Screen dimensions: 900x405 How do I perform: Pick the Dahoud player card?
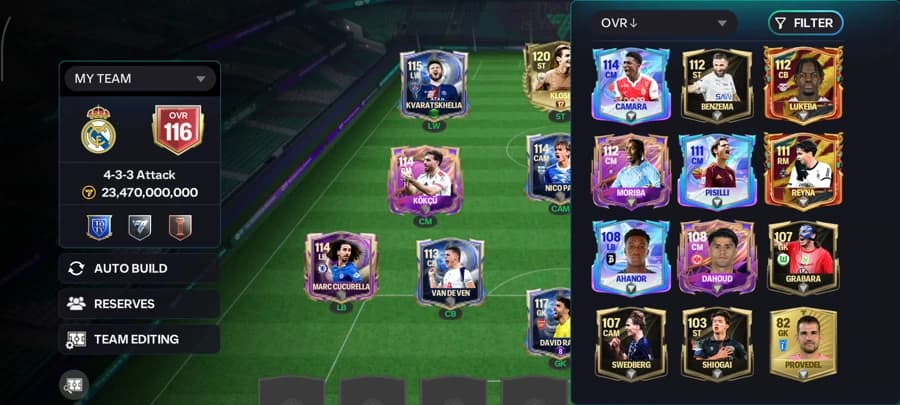click(x=716, y=257)
